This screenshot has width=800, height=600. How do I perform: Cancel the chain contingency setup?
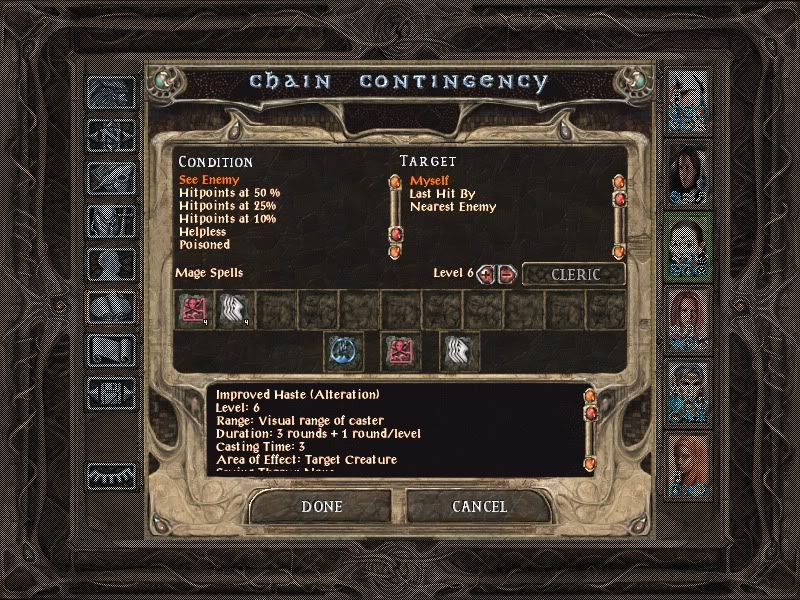479,507
